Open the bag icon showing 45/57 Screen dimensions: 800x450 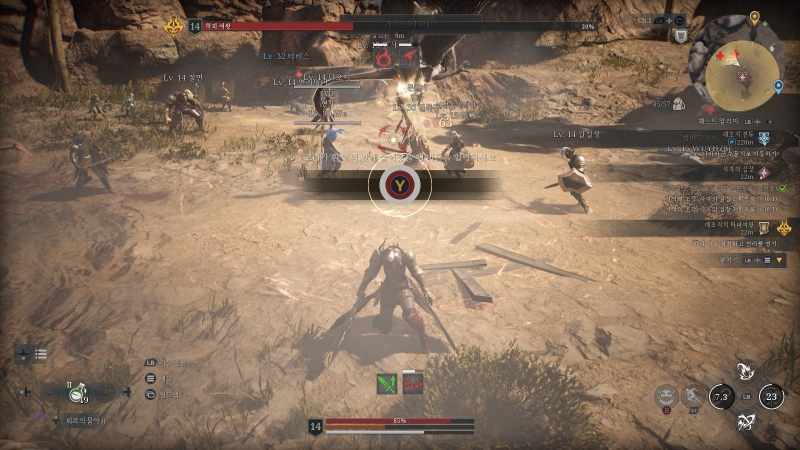677,104
